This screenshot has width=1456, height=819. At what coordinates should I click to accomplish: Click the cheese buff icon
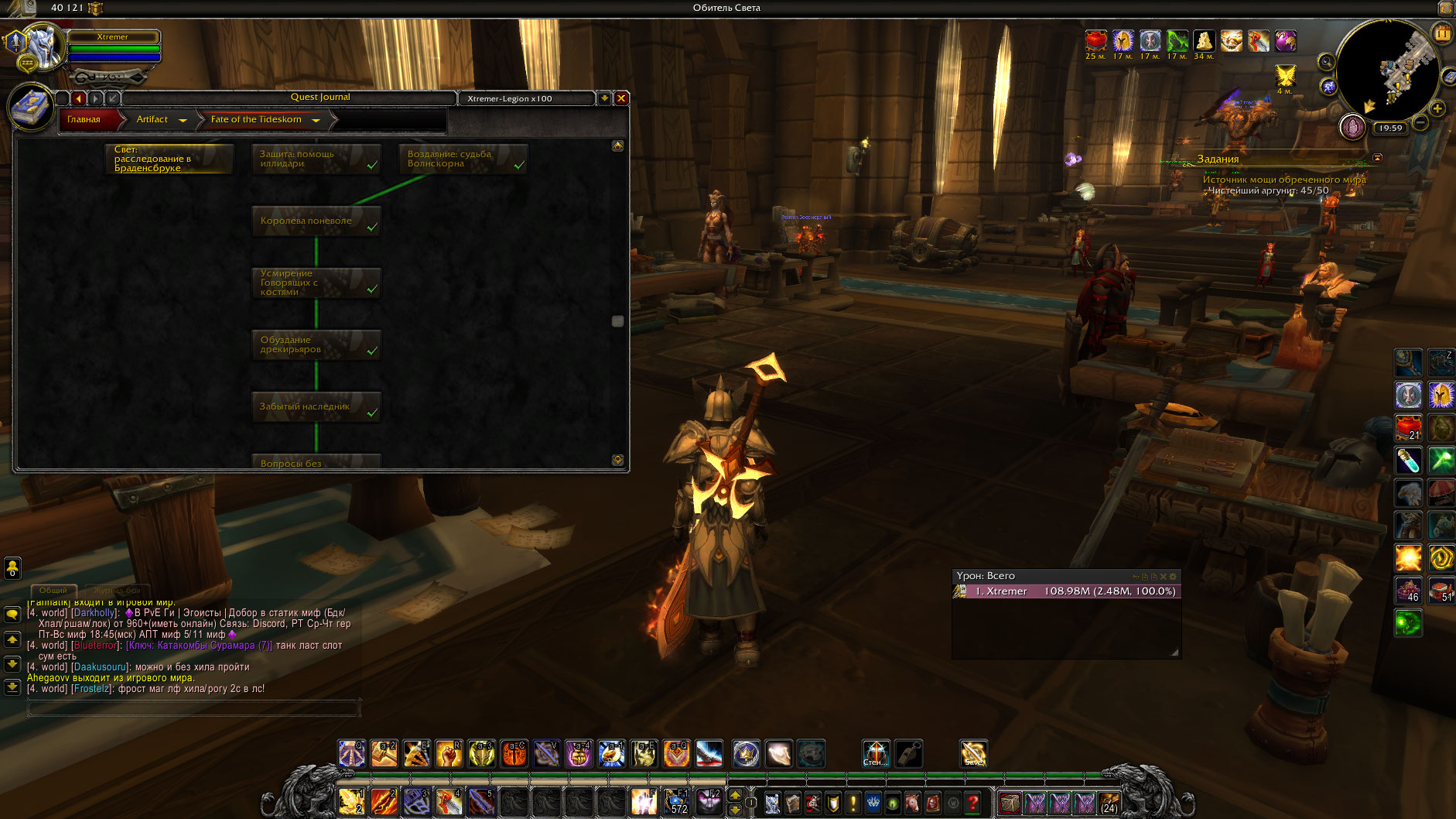[1203, 41]
